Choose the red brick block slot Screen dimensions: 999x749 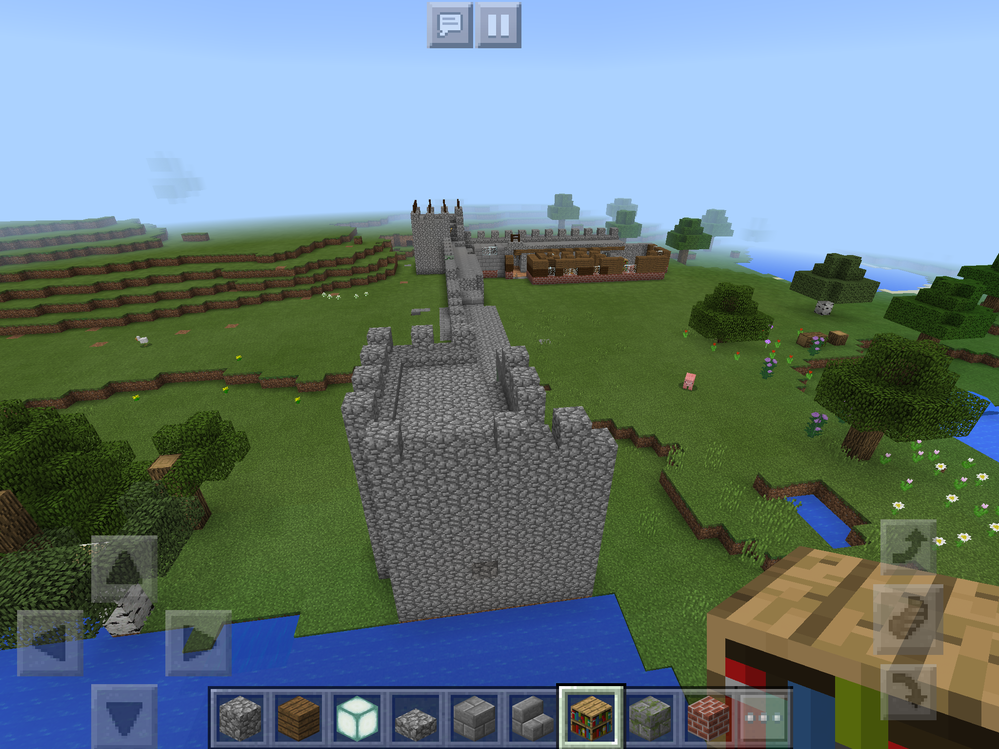point(706,717)
